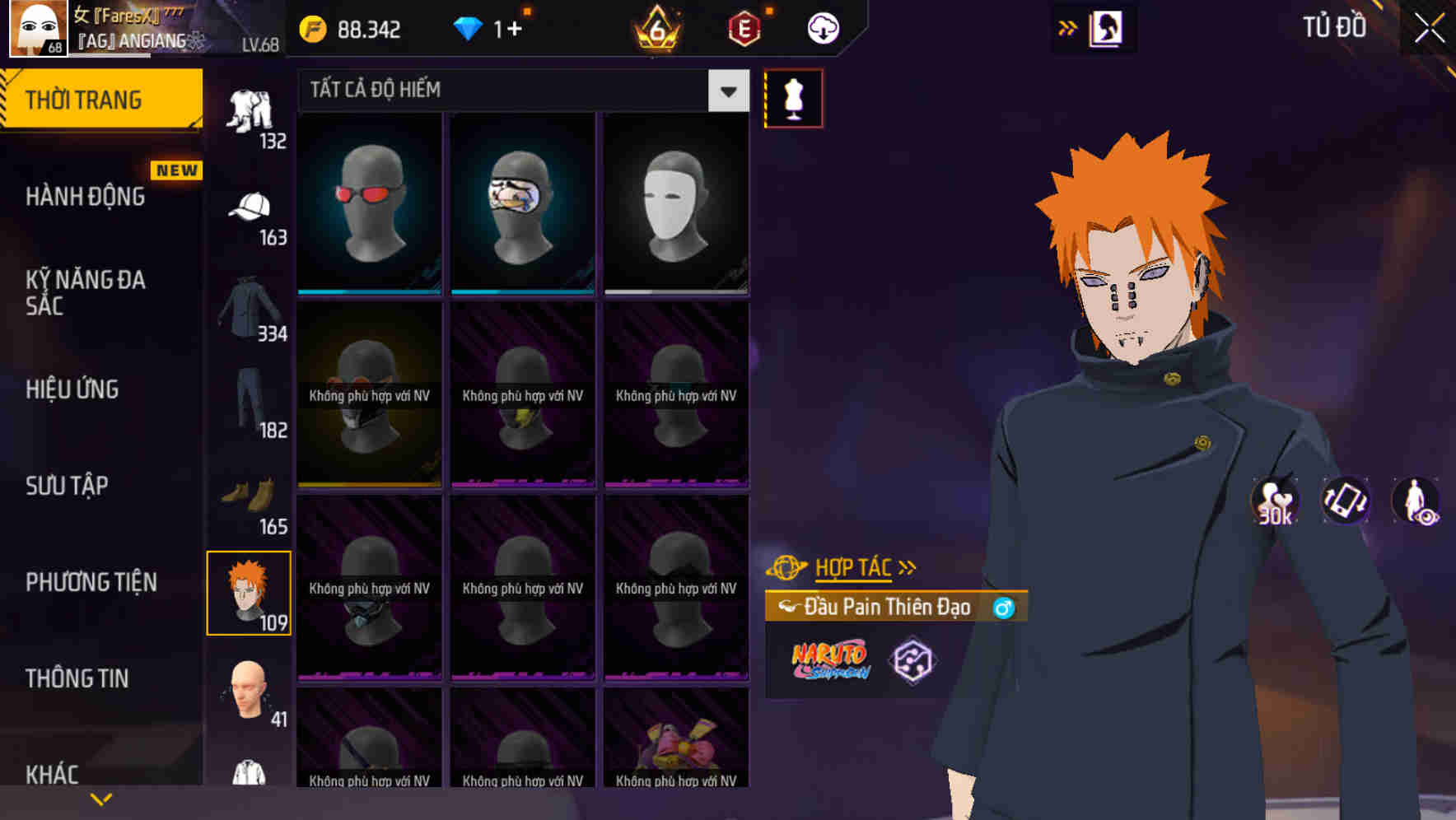Click the HỢP TÁC link
Image resolution: width=1456 pixels, height=820 pixels.
pyautogui.click(x=852, y=566)
